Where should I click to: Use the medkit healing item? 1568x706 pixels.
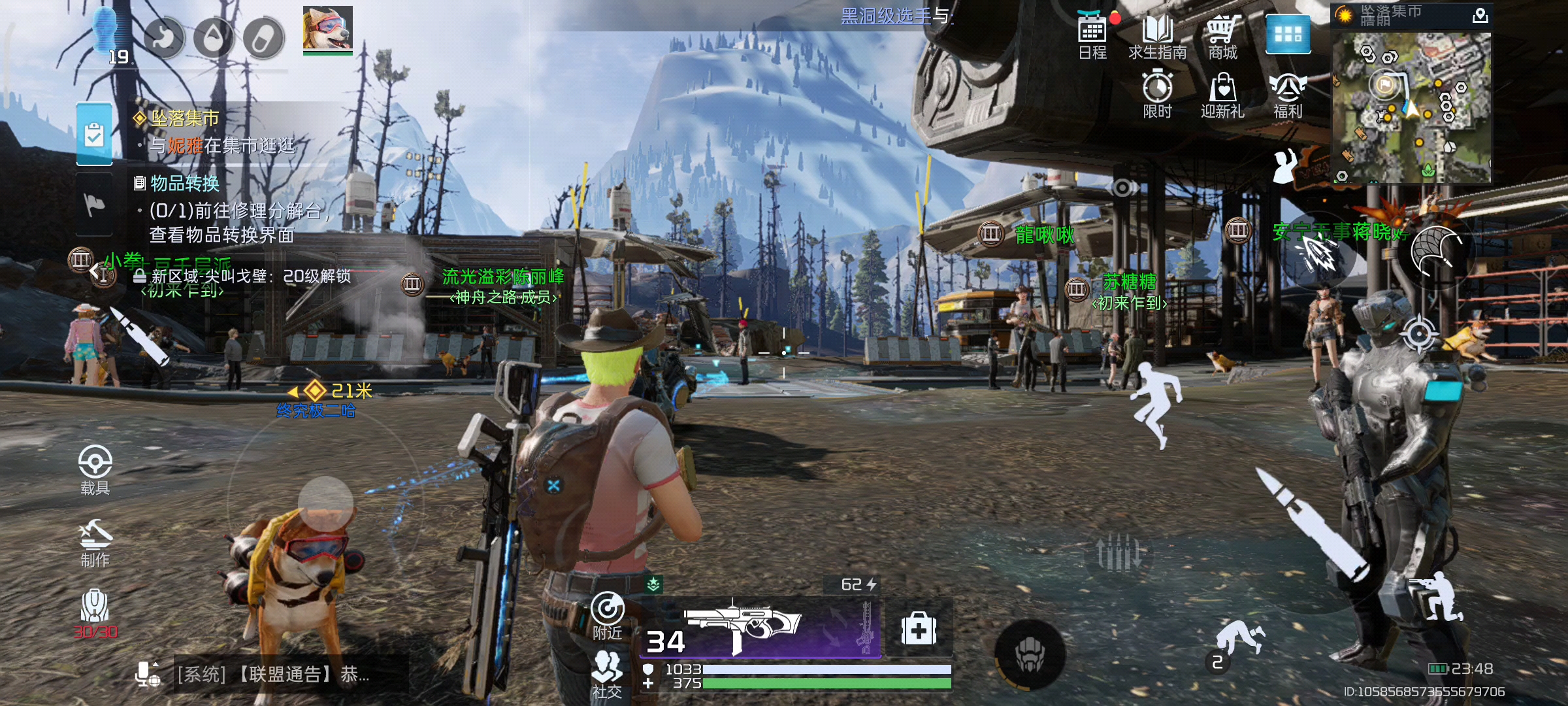tap(919, 629)
